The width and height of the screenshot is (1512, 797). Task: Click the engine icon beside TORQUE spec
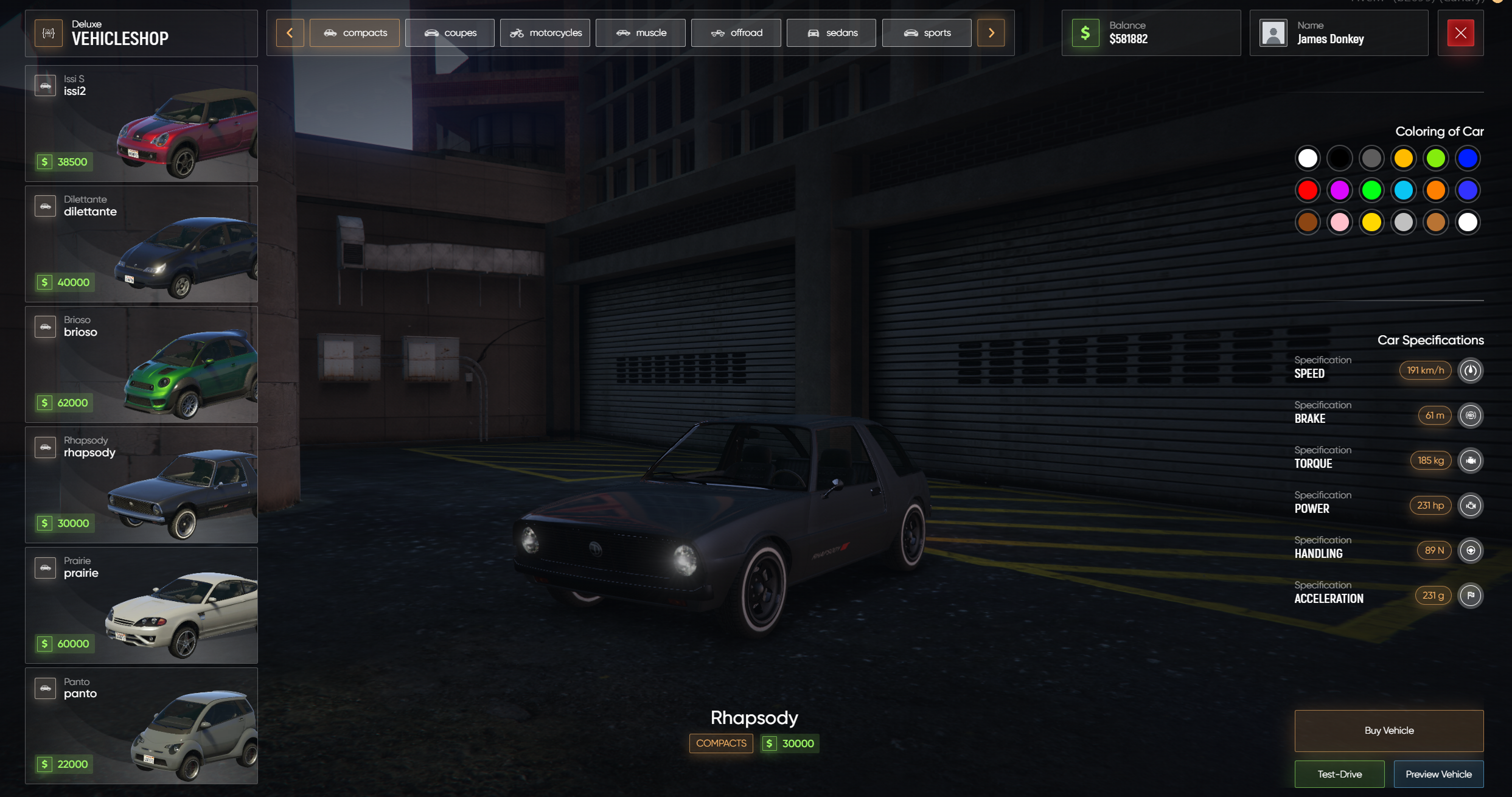1471,461
